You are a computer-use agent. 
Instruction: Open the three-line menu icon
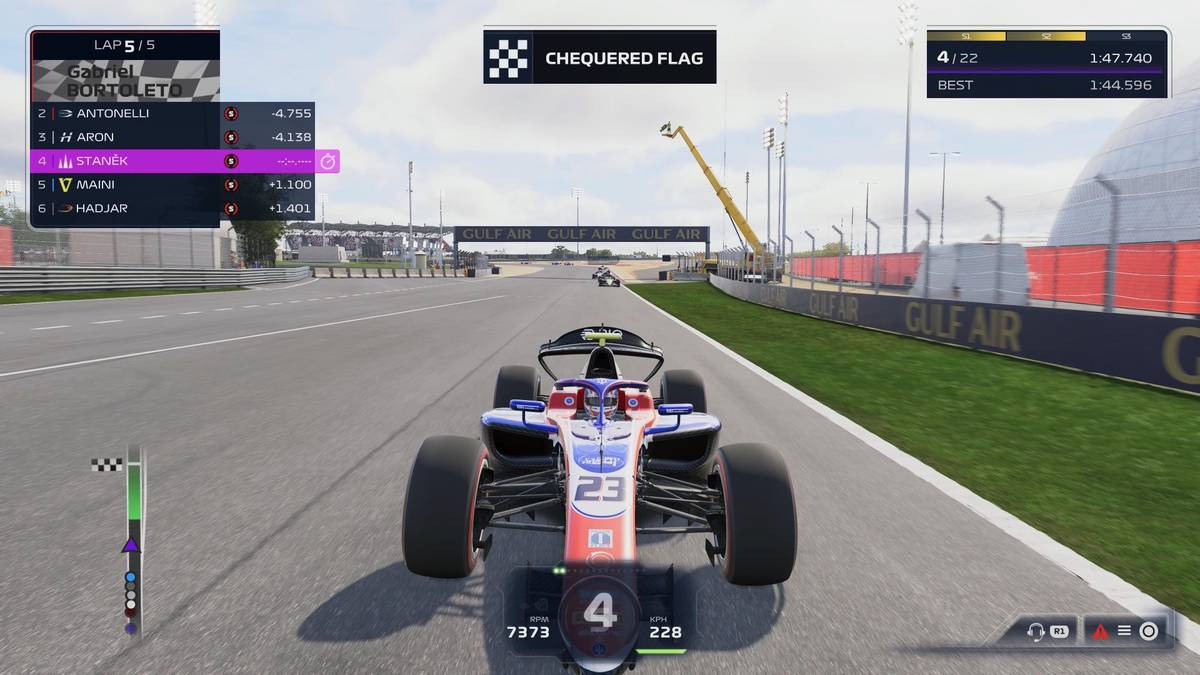1124,631
